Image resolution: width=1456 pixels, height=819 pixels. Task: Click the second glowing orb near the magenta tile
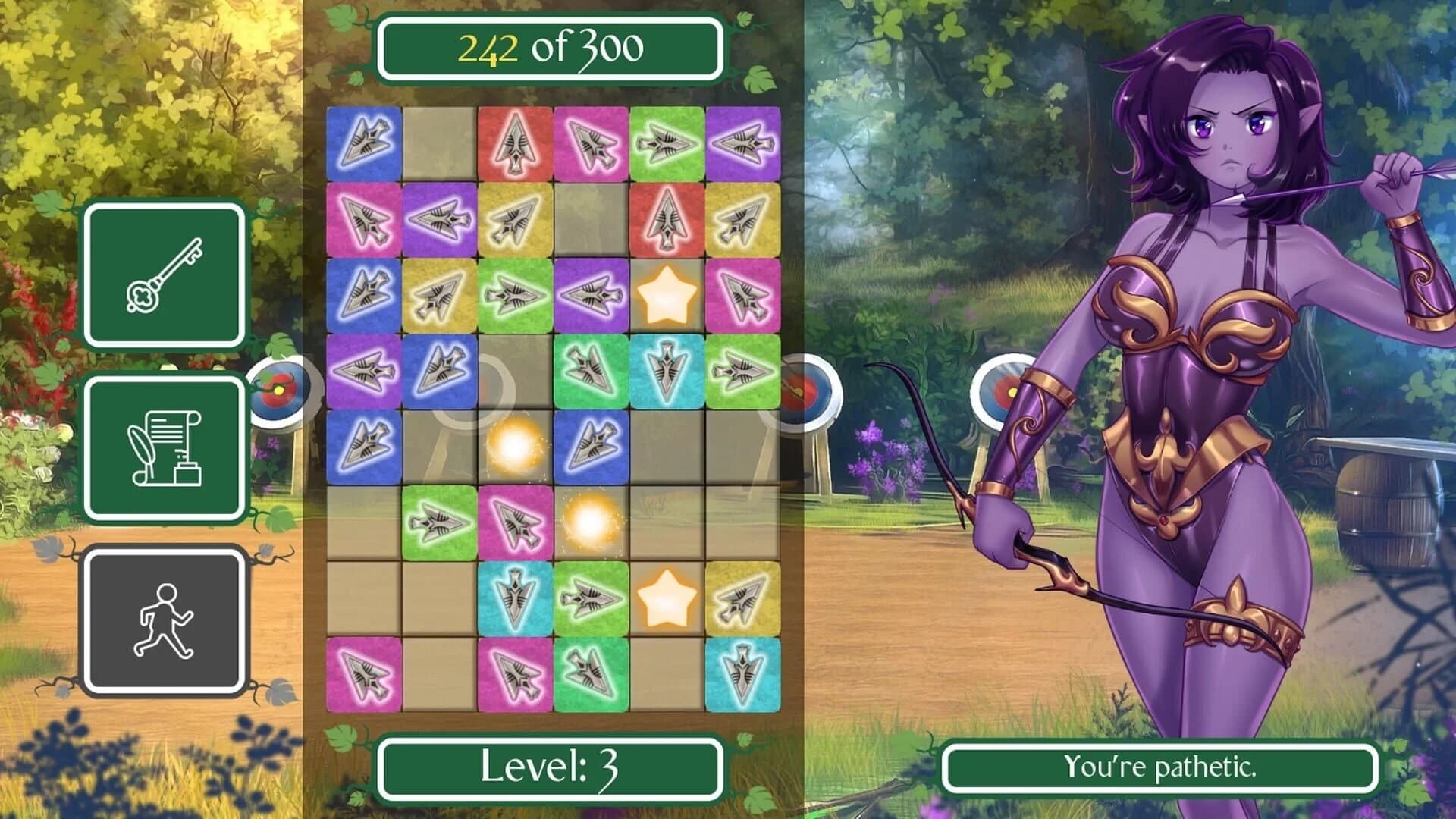[x=590, y=523]
